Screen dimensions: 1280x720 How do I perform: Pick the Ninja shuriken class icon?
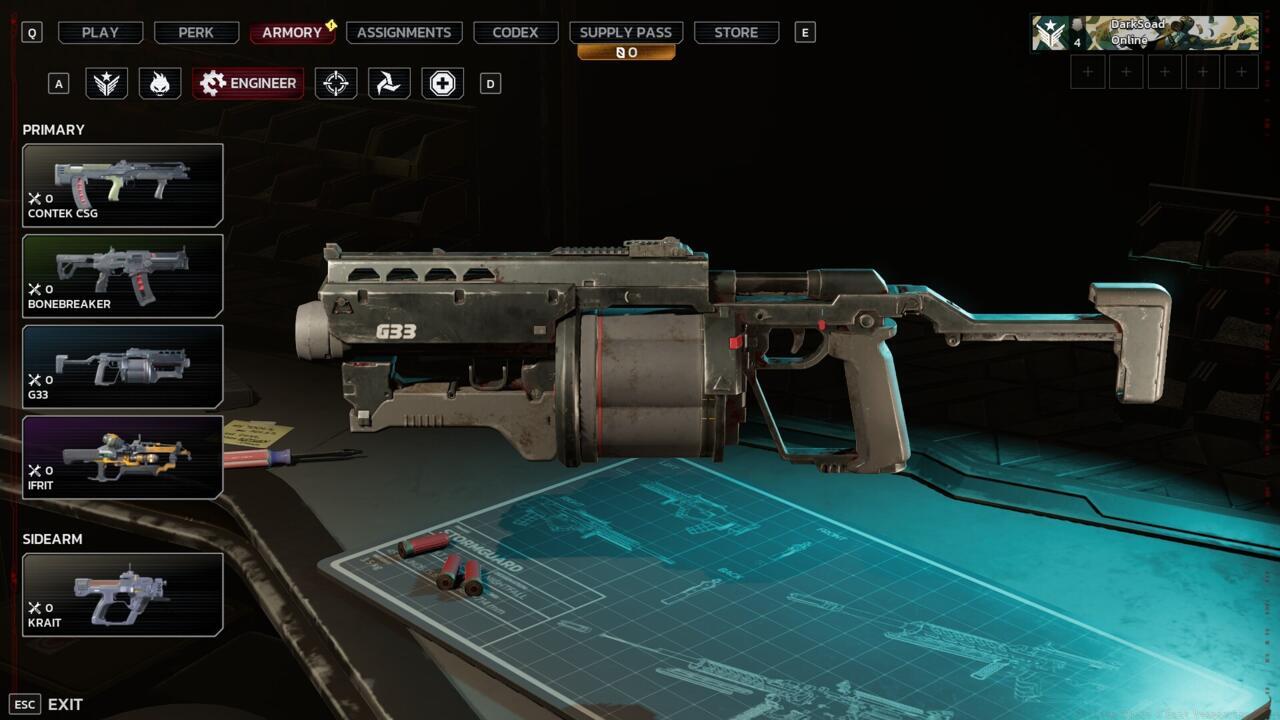(389, 83)
